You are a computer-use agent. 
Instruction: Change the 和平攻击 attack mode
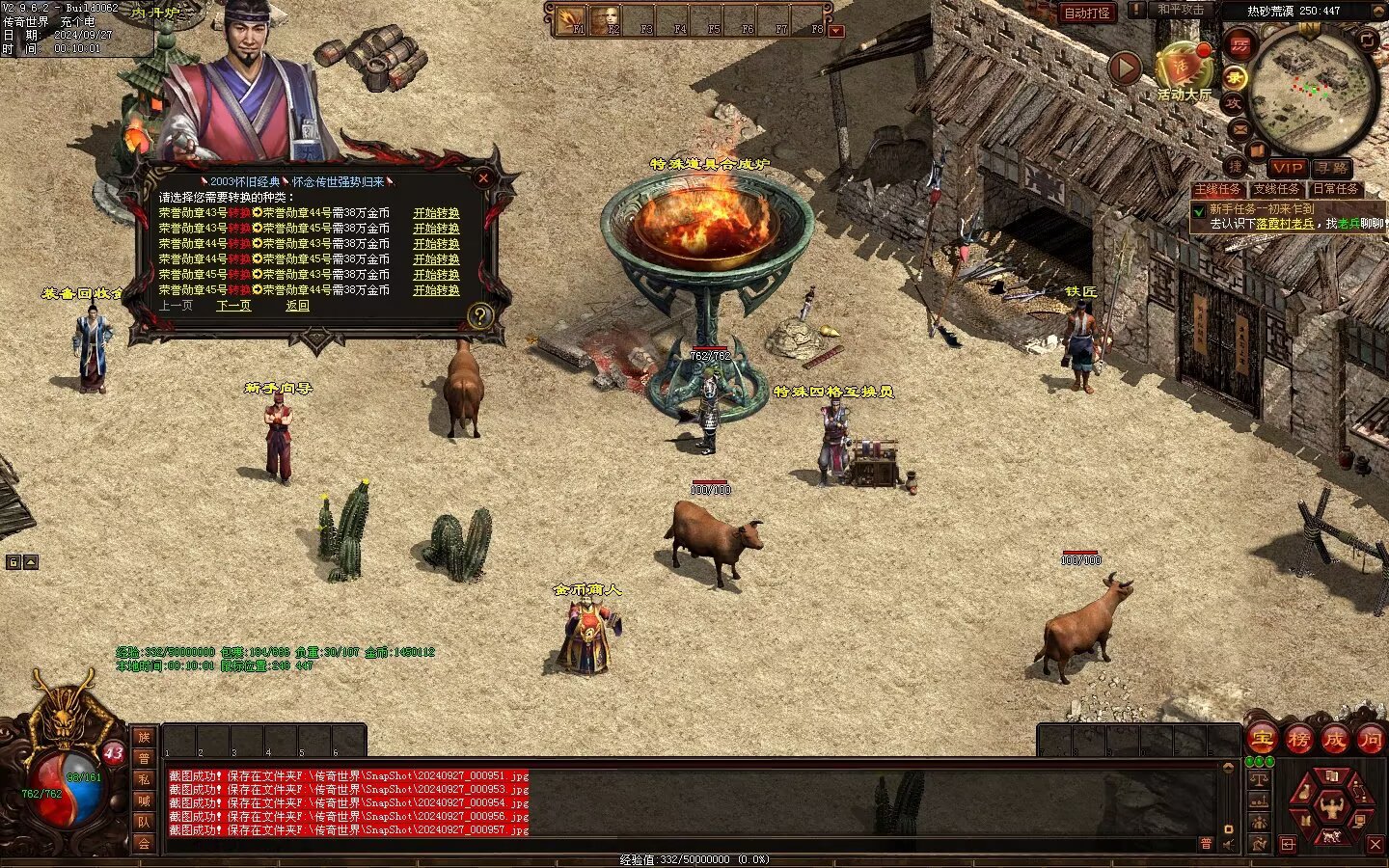pos(1180,10)
